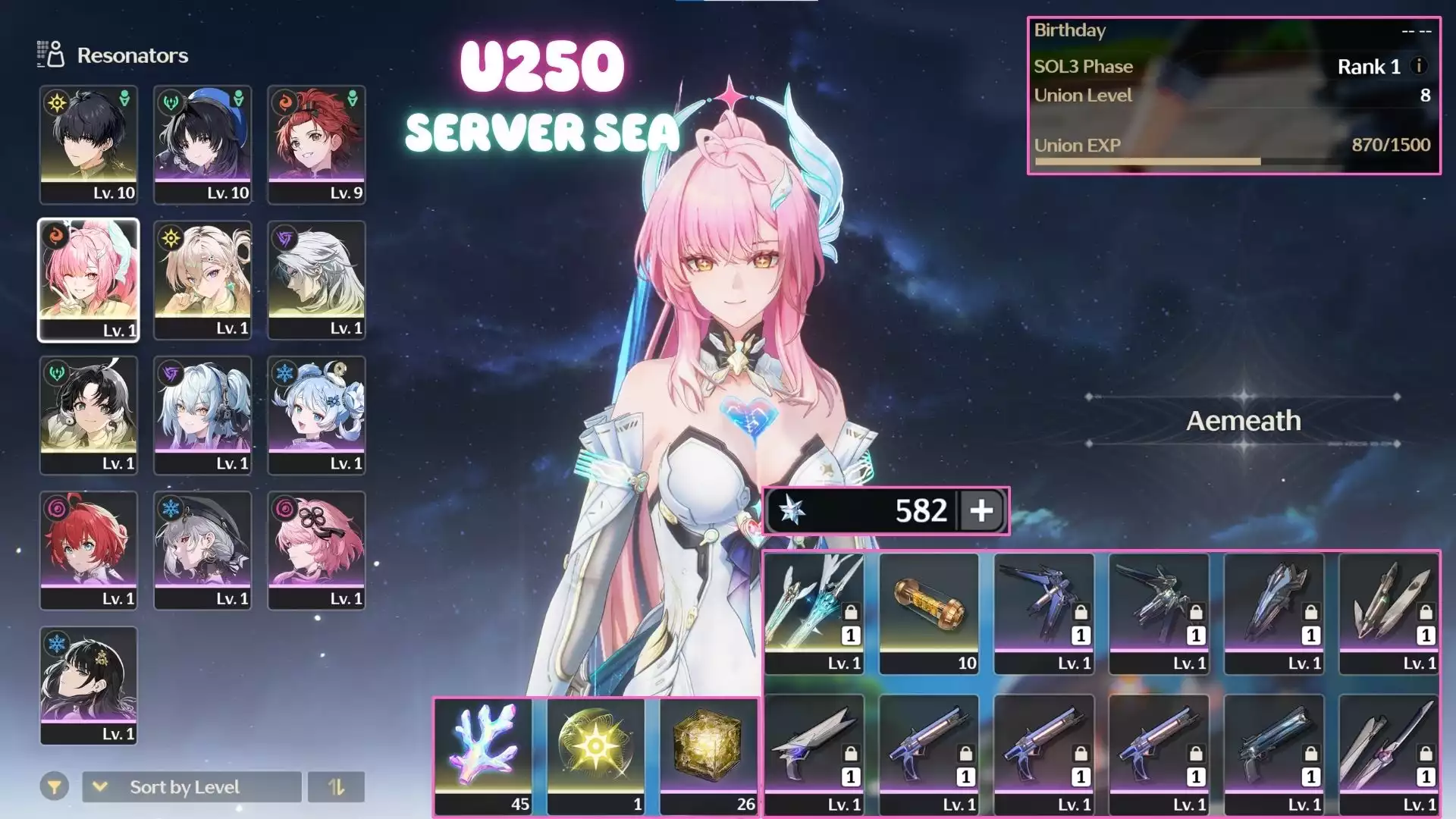Select the glowing yellow sun orb item

(x=596, y=755)
